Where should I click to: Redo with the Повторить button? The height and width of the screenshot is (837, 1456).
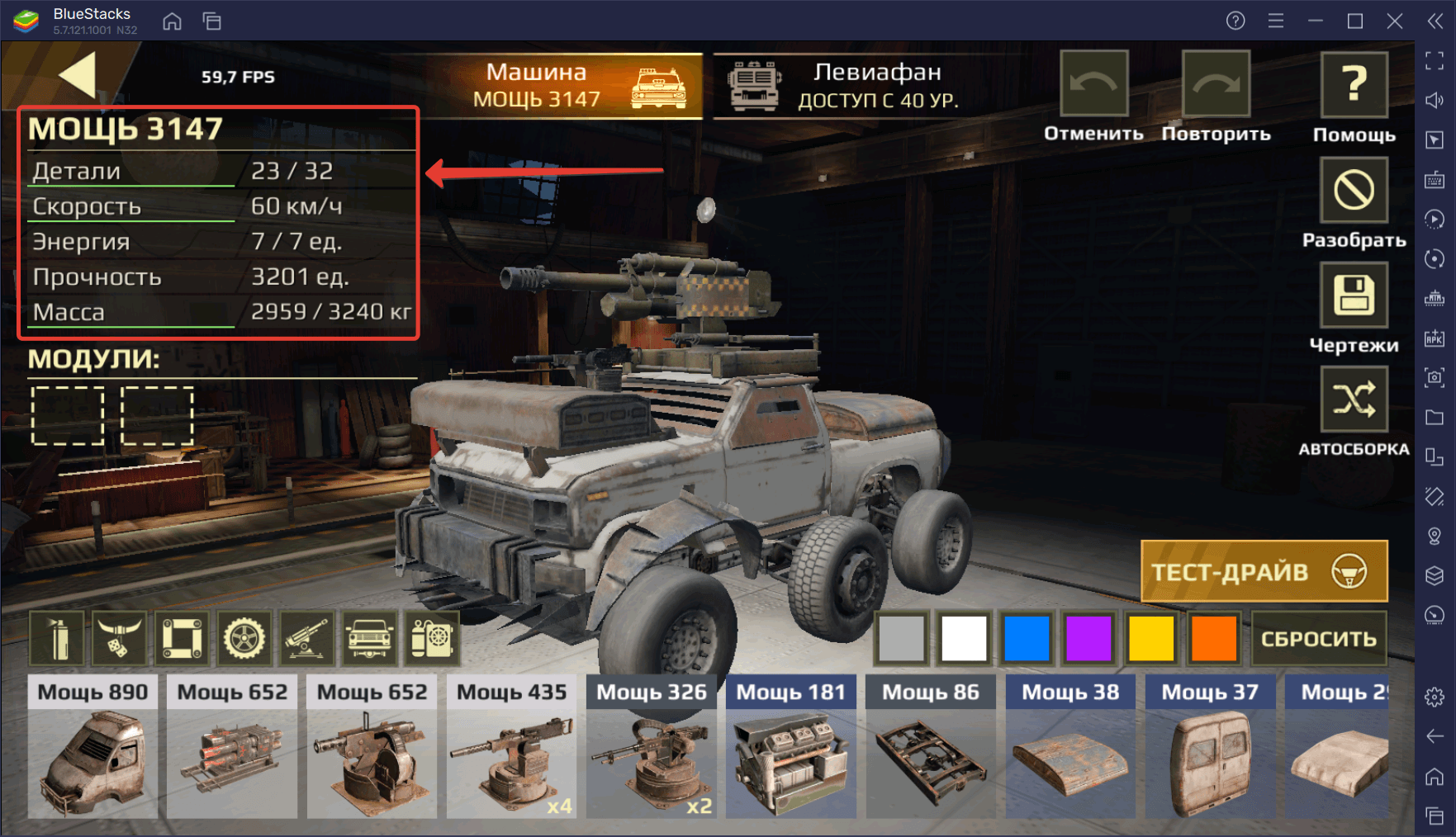click(1216, 84)
